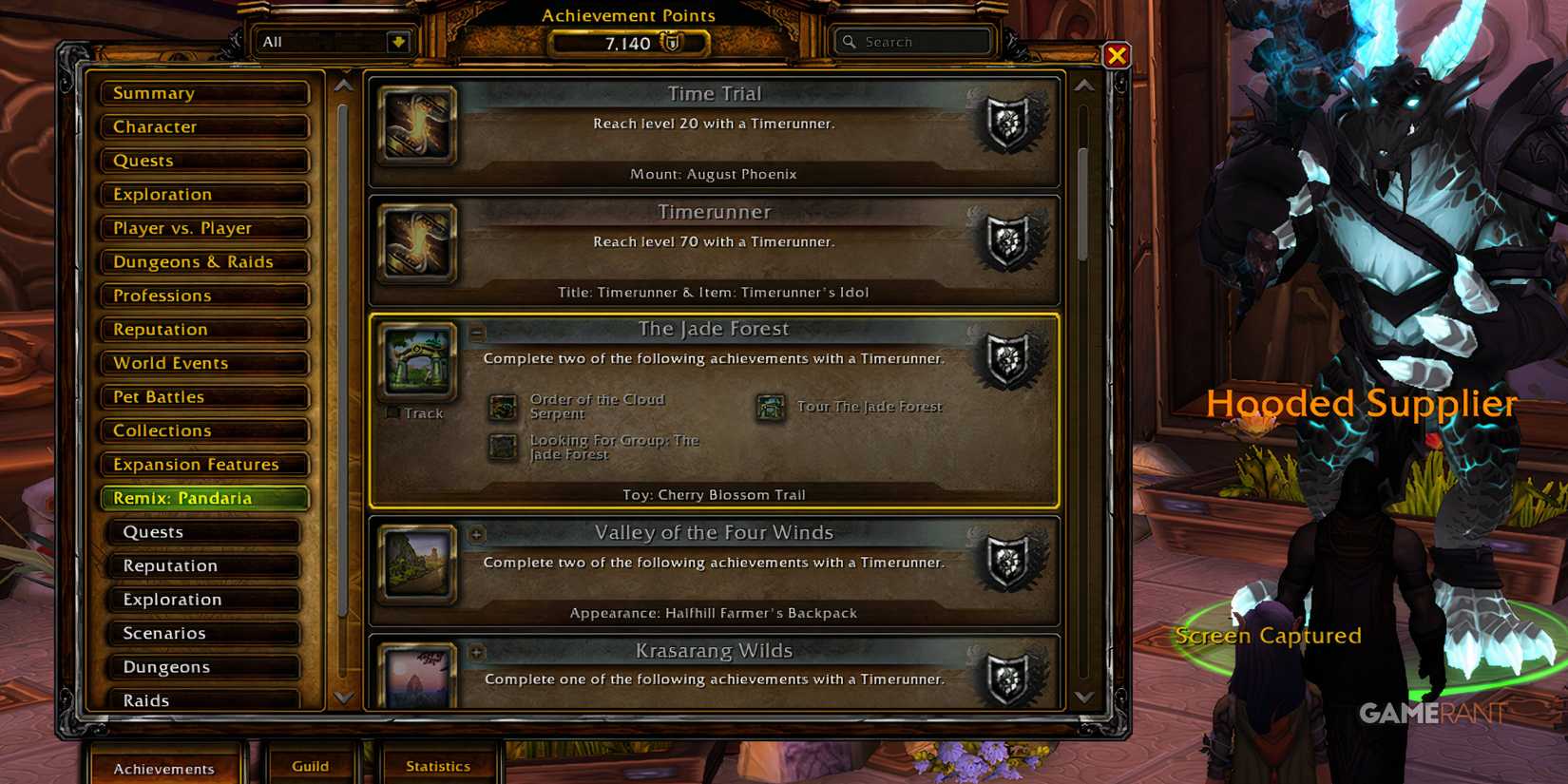1568x784 pixels.
Task: Select the Order of the Cloud Serpent icon
Action: [x=502, y=406]
